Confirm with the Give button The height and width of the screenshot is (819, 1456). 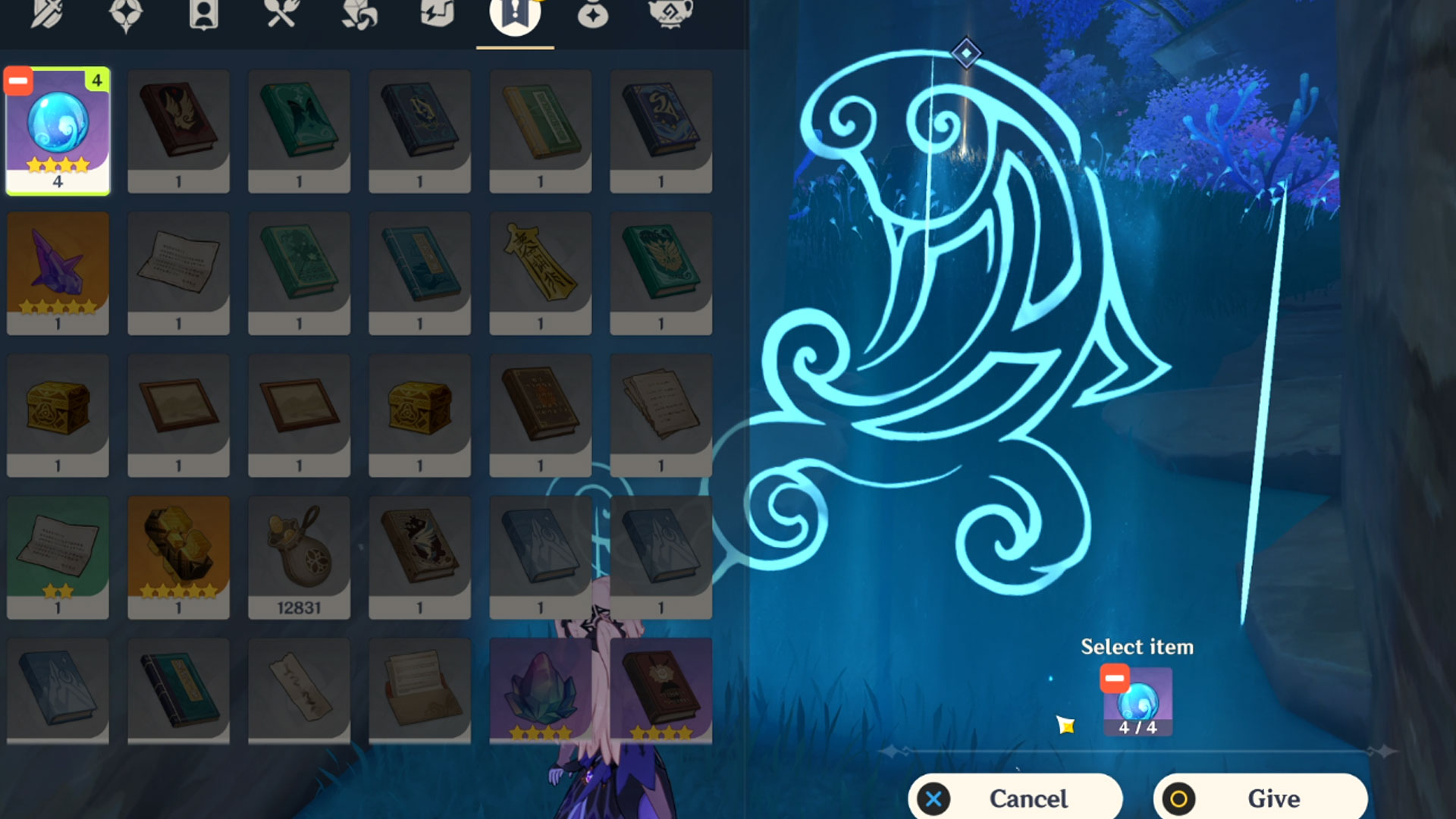[x=1260, y=798]
